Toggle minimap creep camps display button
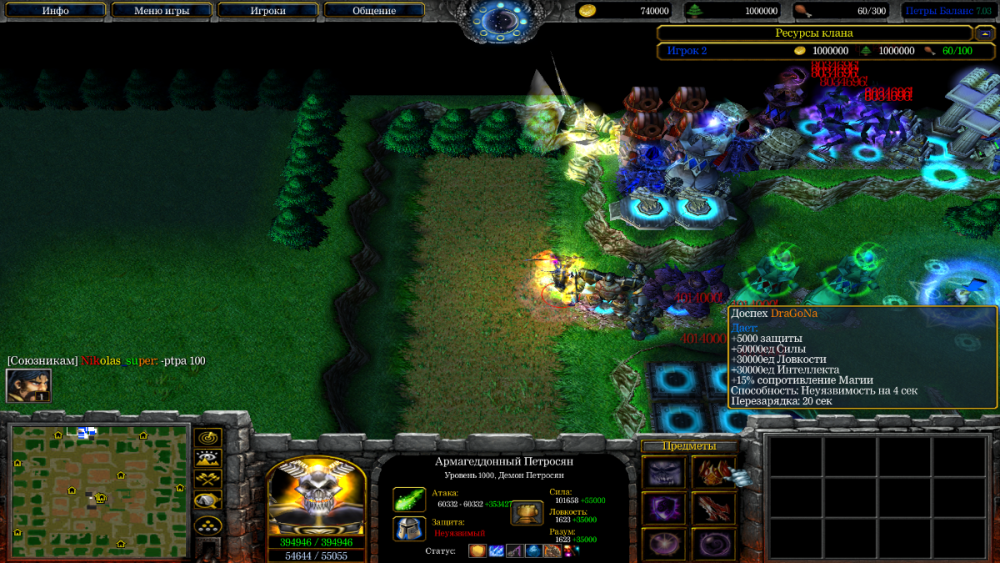 208,501
